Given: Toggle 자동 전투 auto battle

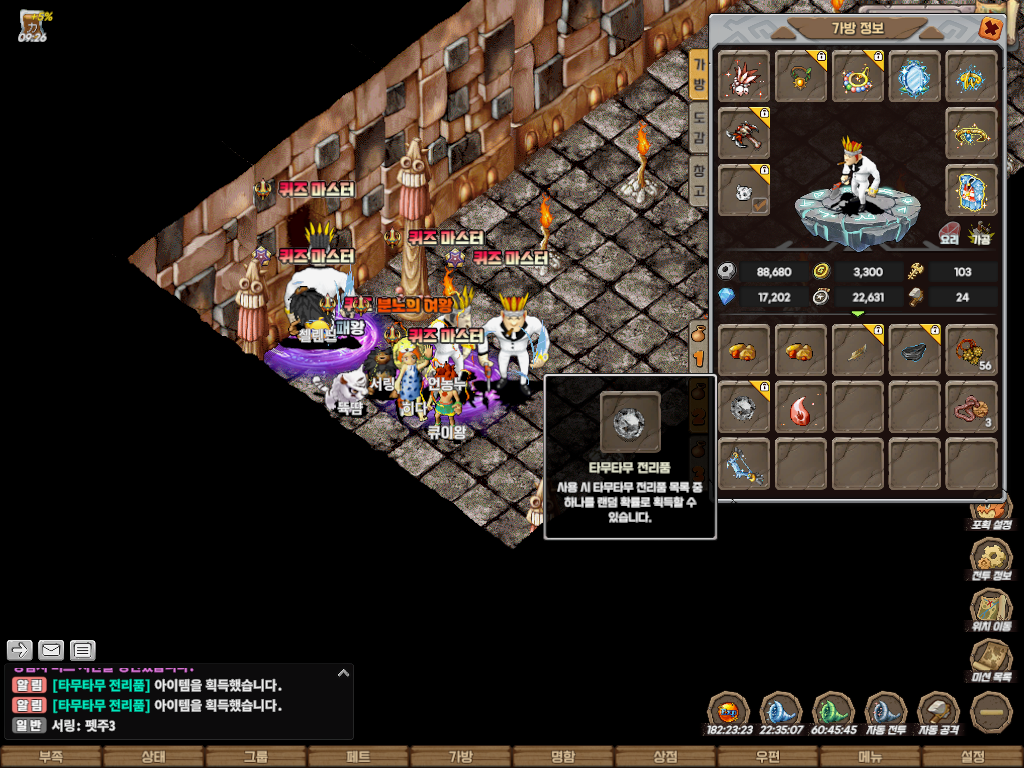Looking at the screenshot, I should pos(885,713).
